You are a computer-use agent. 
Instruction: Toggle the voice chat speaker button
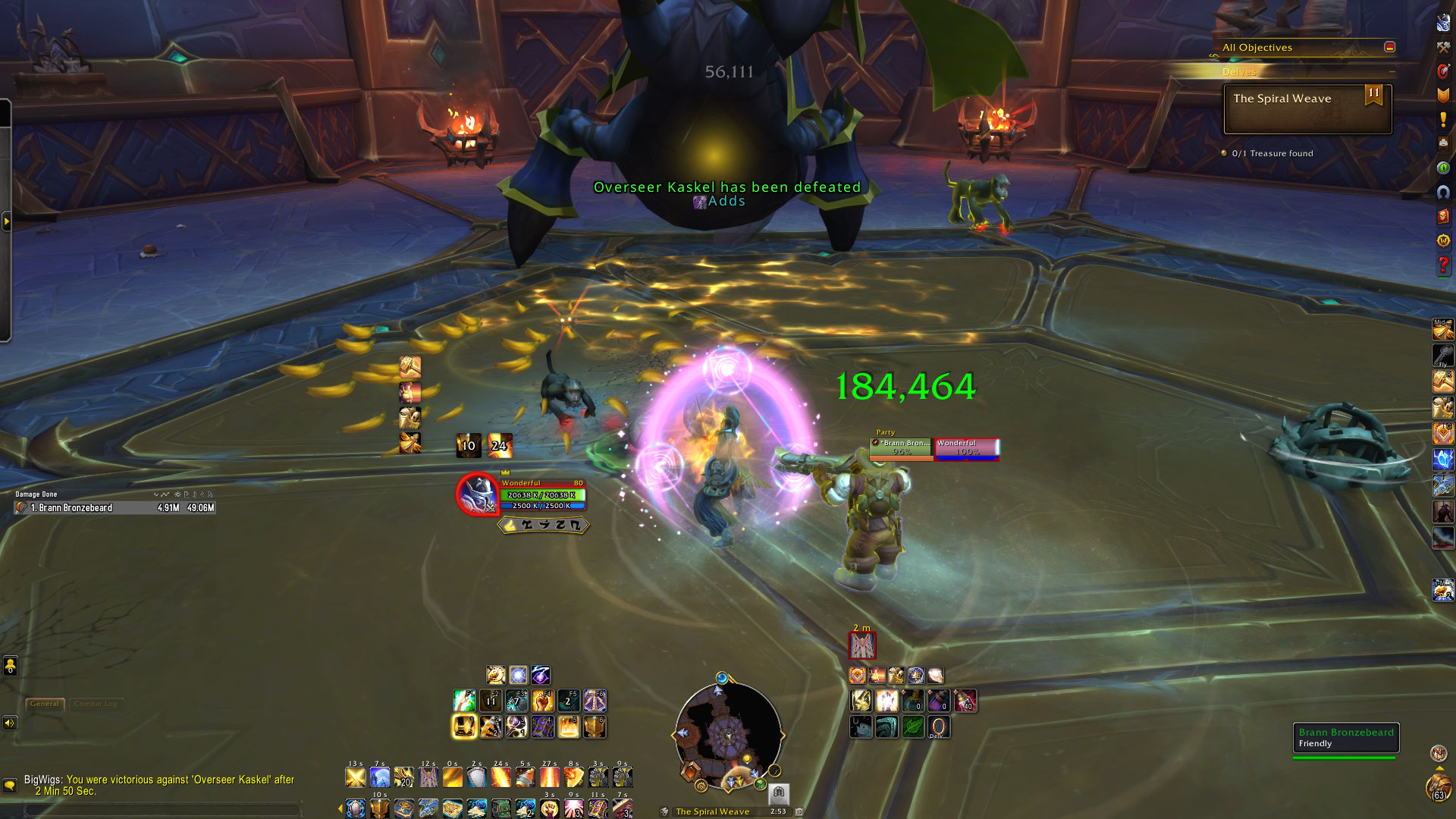pyautogui.click(x=10, y=723)
